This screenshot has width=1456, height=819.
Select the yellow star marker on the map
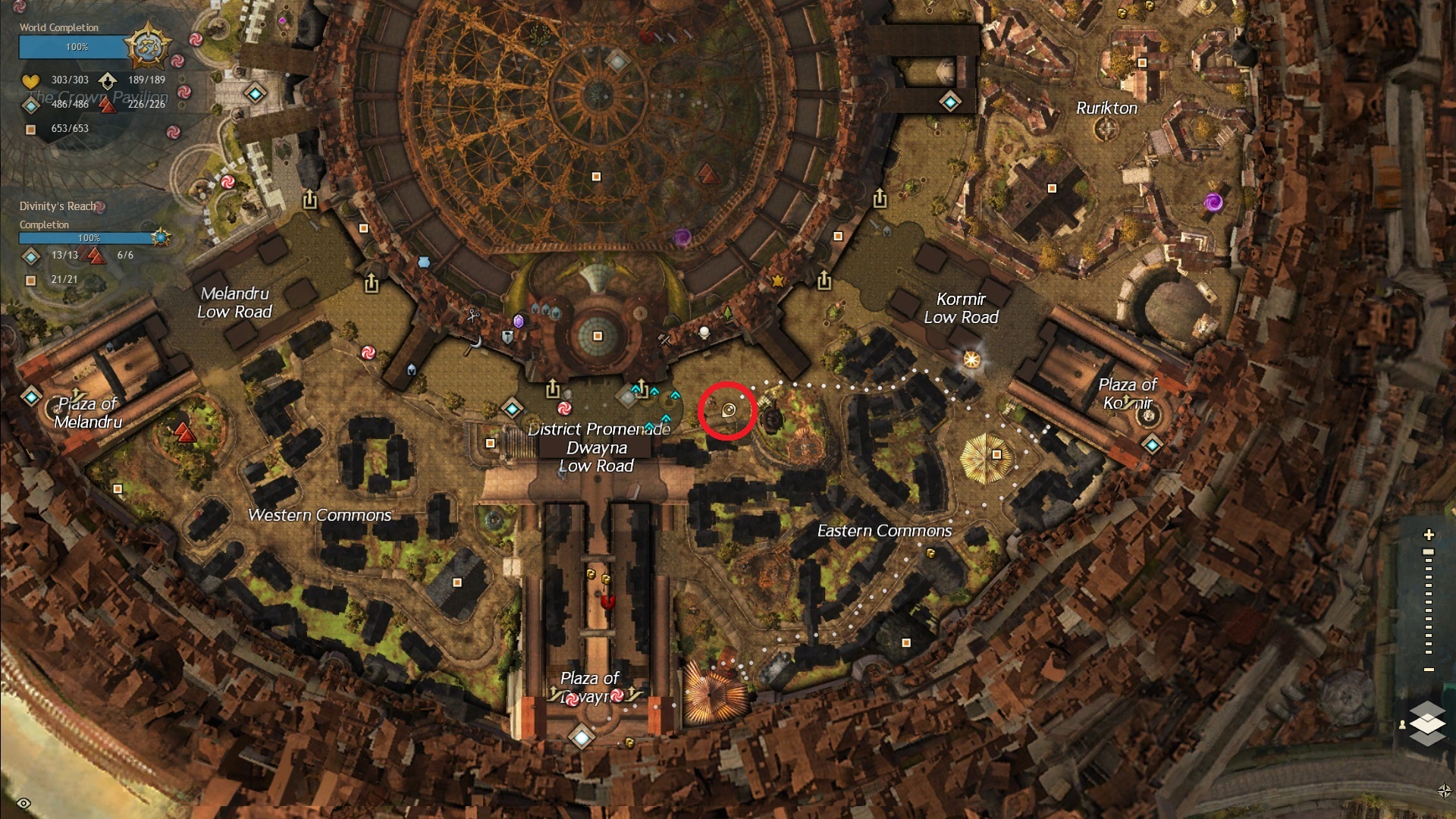(777, 281)
